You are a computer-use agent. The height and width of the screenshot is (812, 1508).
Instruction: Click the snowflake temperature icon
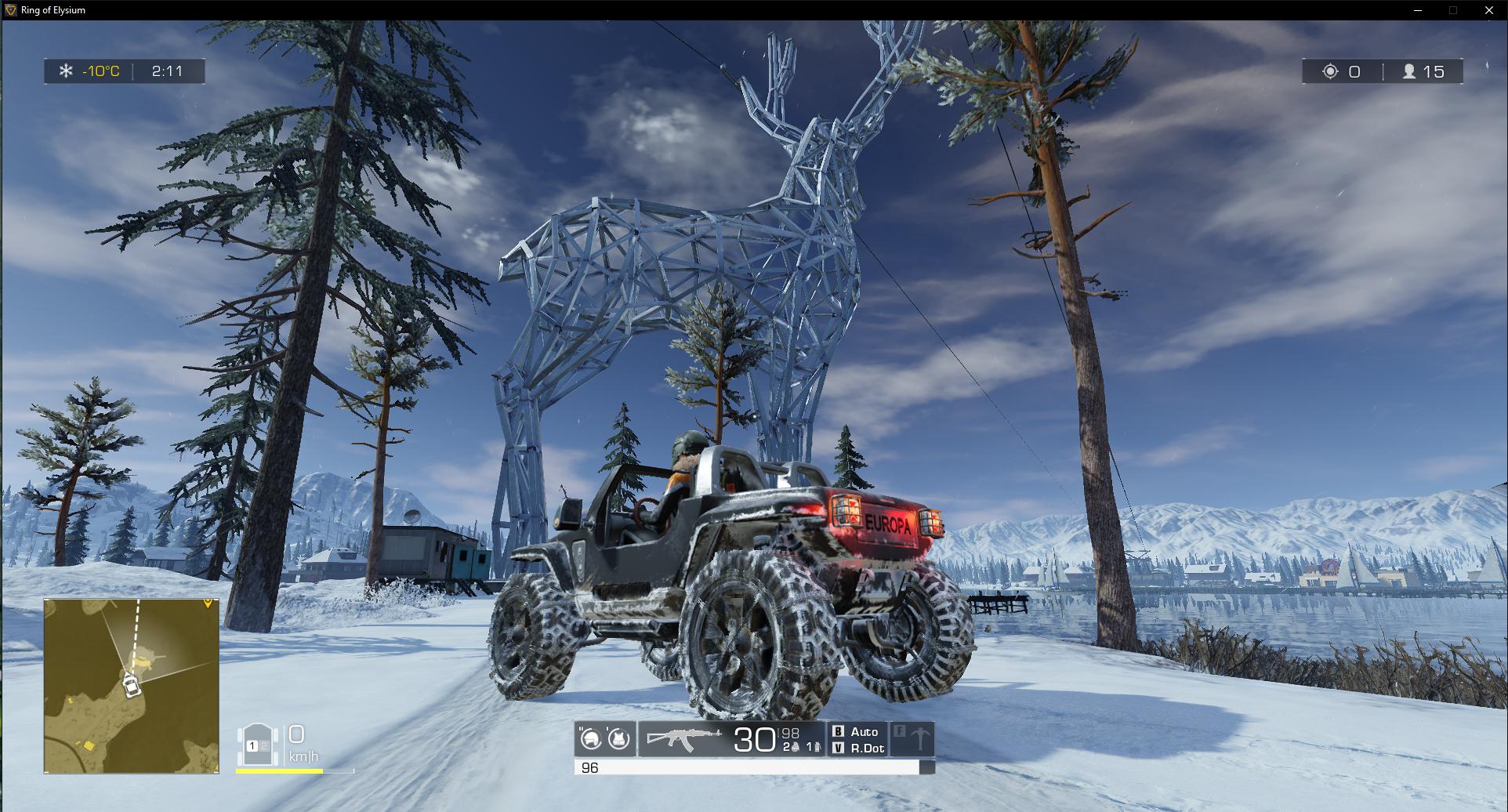point(65,71)
